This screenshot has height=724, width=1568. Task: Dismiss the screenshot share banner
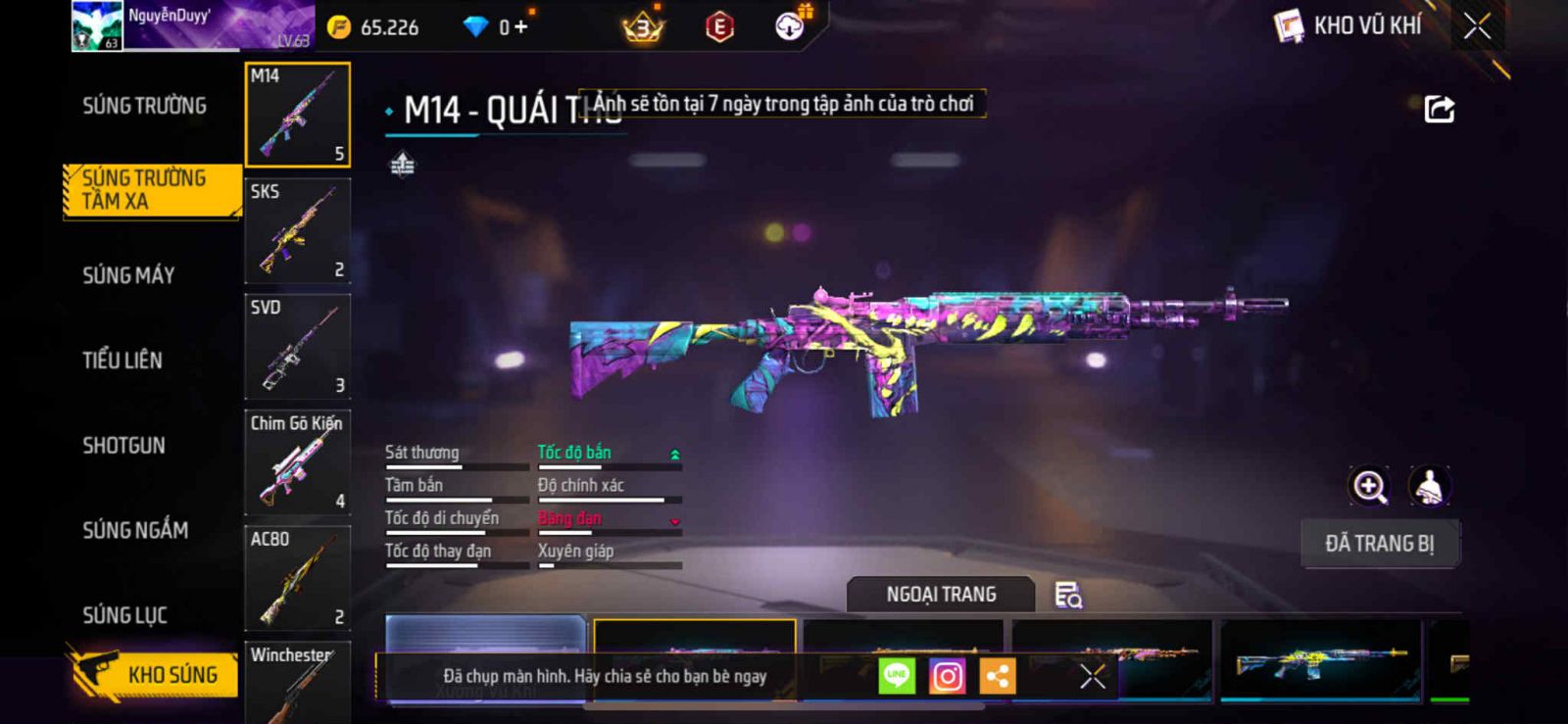(x=1092, y=676)
